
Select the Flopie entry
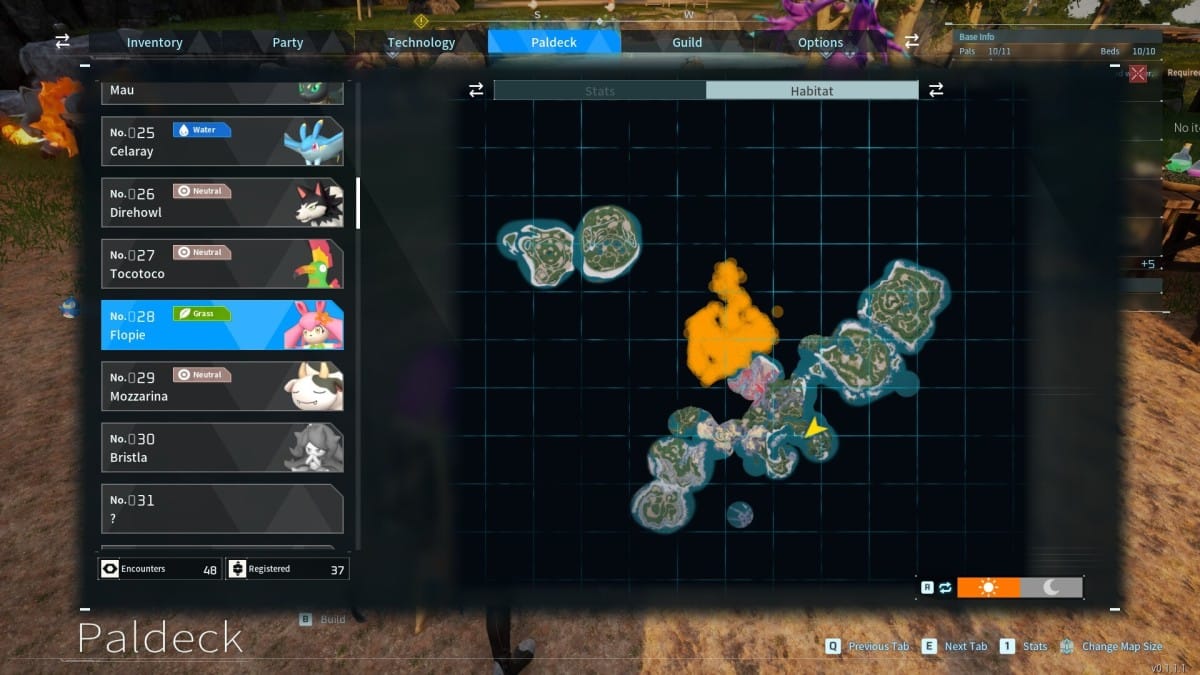tap(222, 325)
